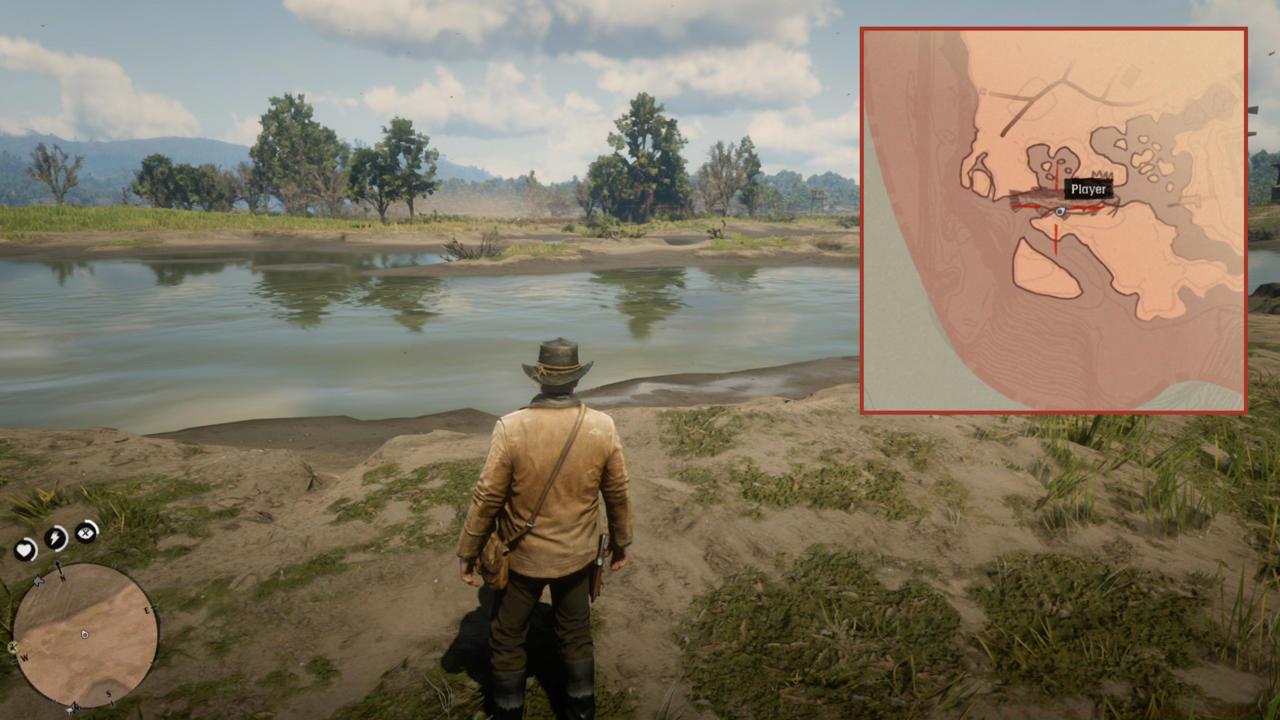The image size is (1280, 720).
Task: Click the Dead Eye core icon
Action: pos(85,532)
